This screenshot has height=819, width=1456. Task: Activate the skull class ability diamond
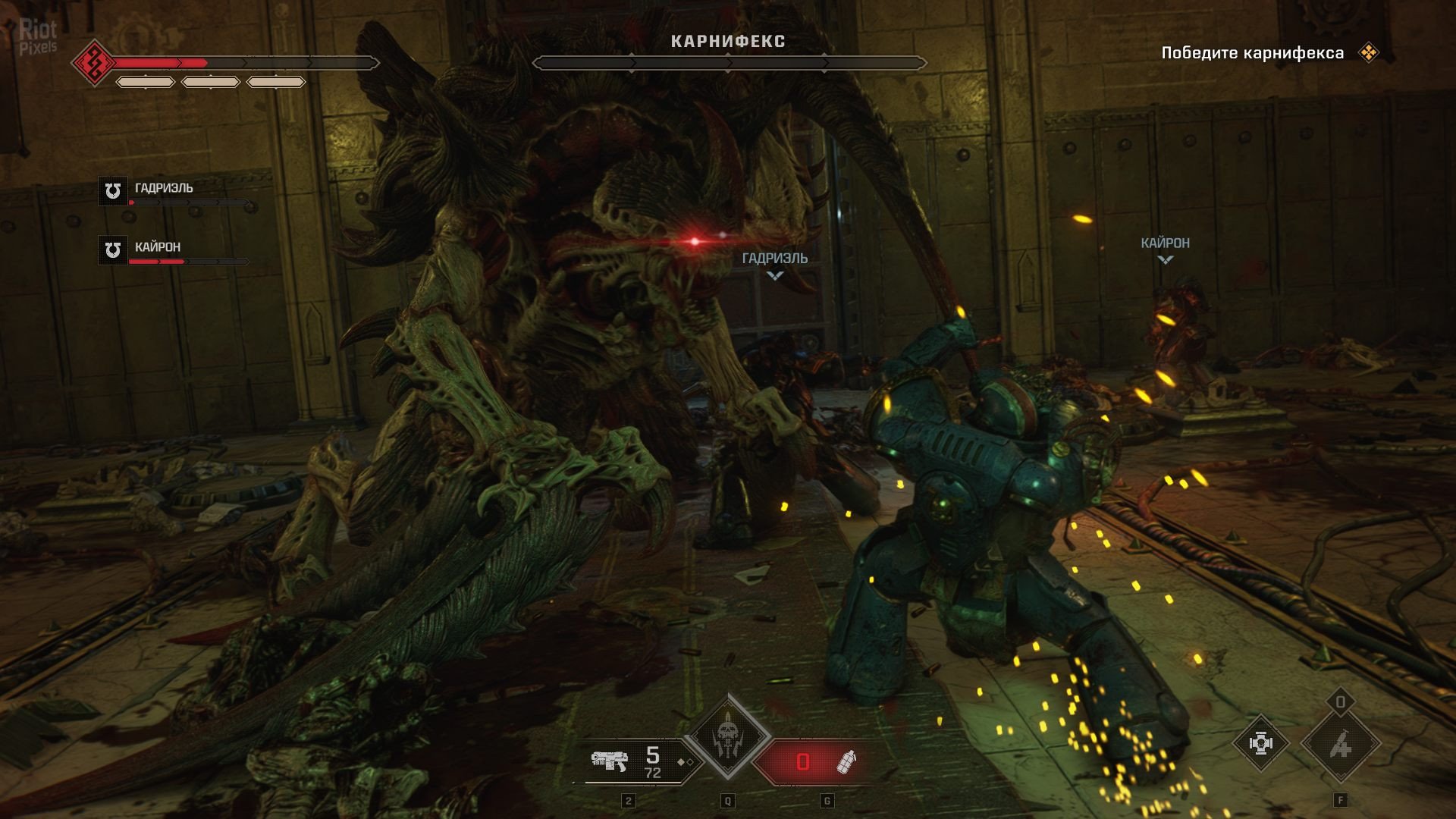tap(728, 736)
